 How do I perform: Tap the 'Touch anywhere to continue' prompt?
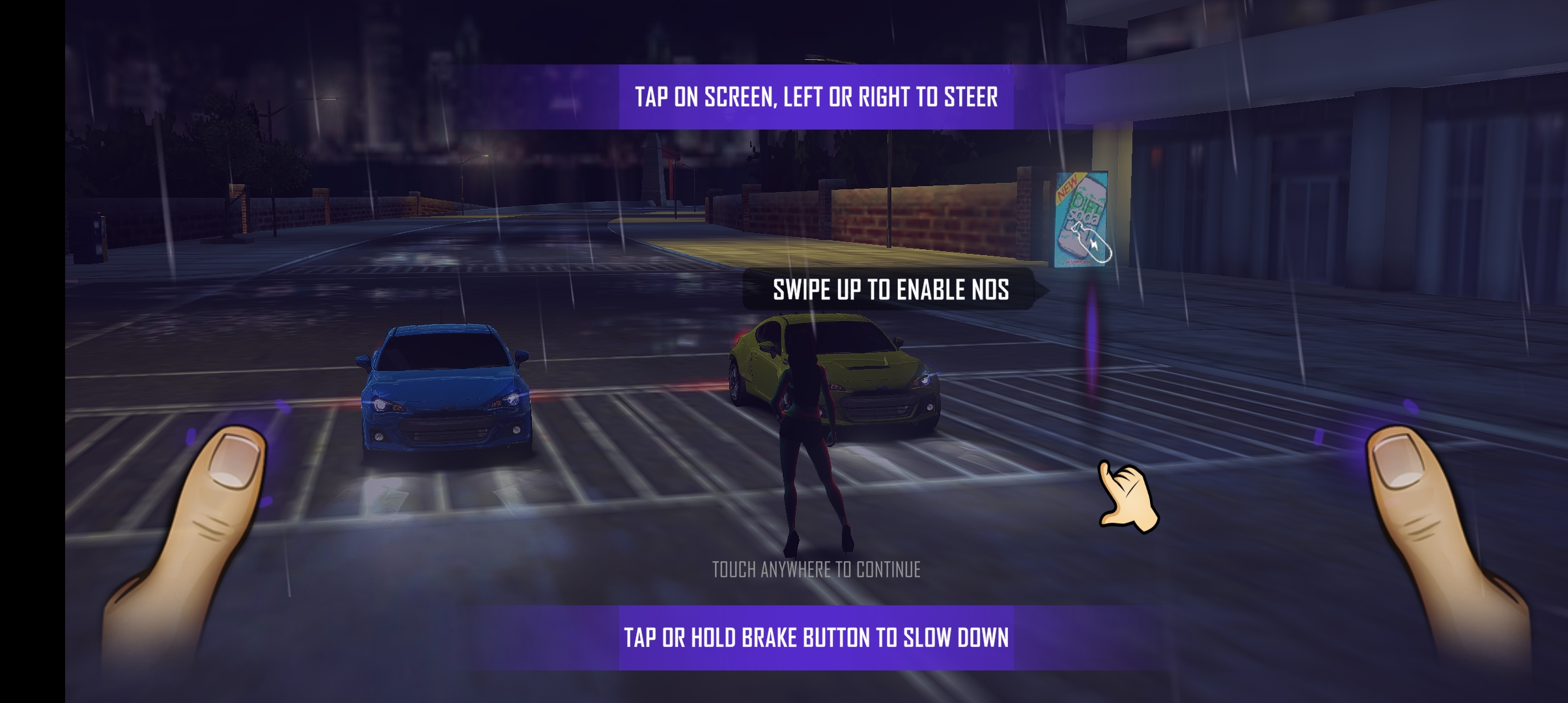[x=816, y=570]
